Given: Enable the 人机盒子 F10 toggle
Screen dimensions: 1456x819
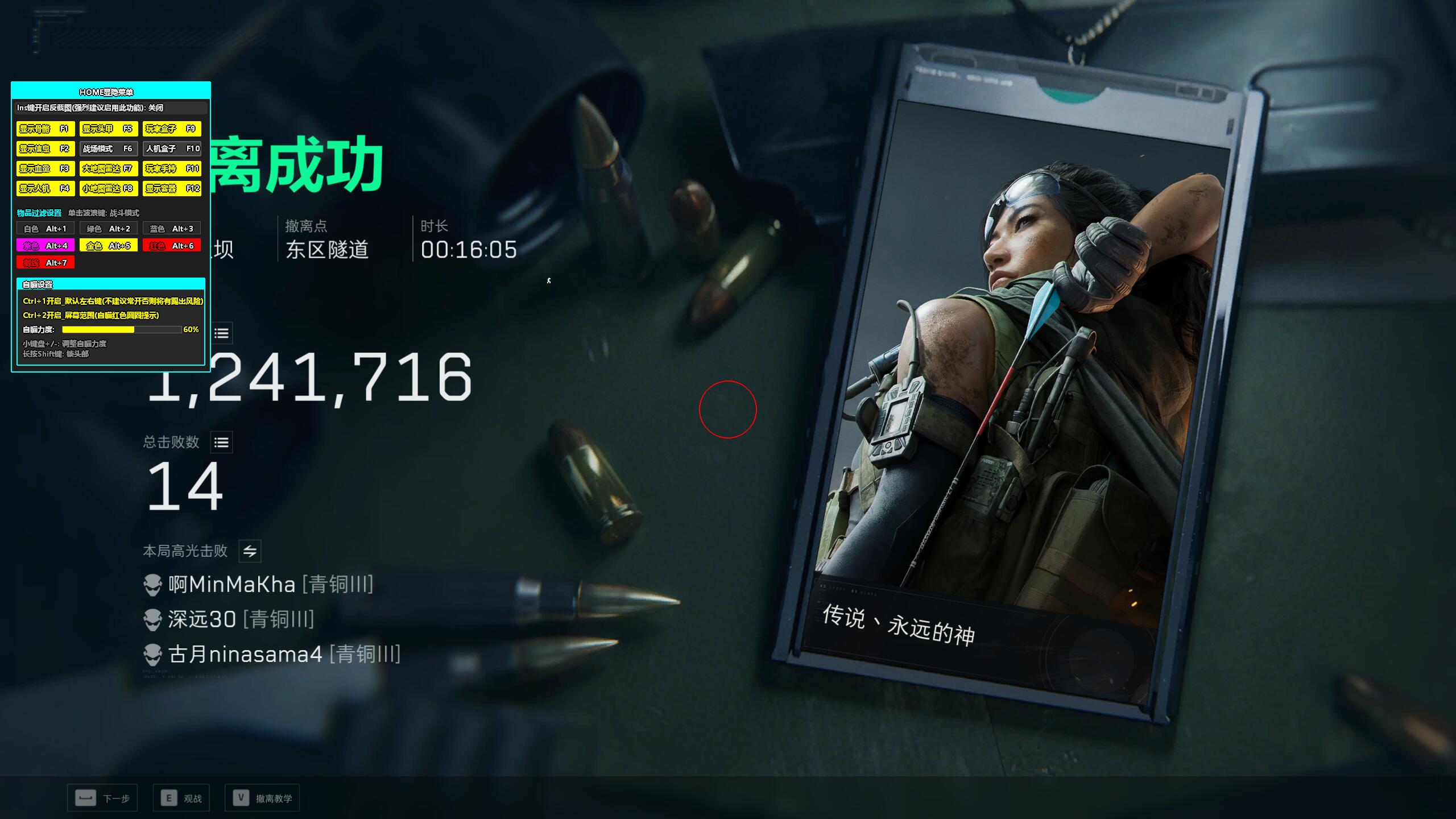Looking at the screenshot, I should pos(172,148).
